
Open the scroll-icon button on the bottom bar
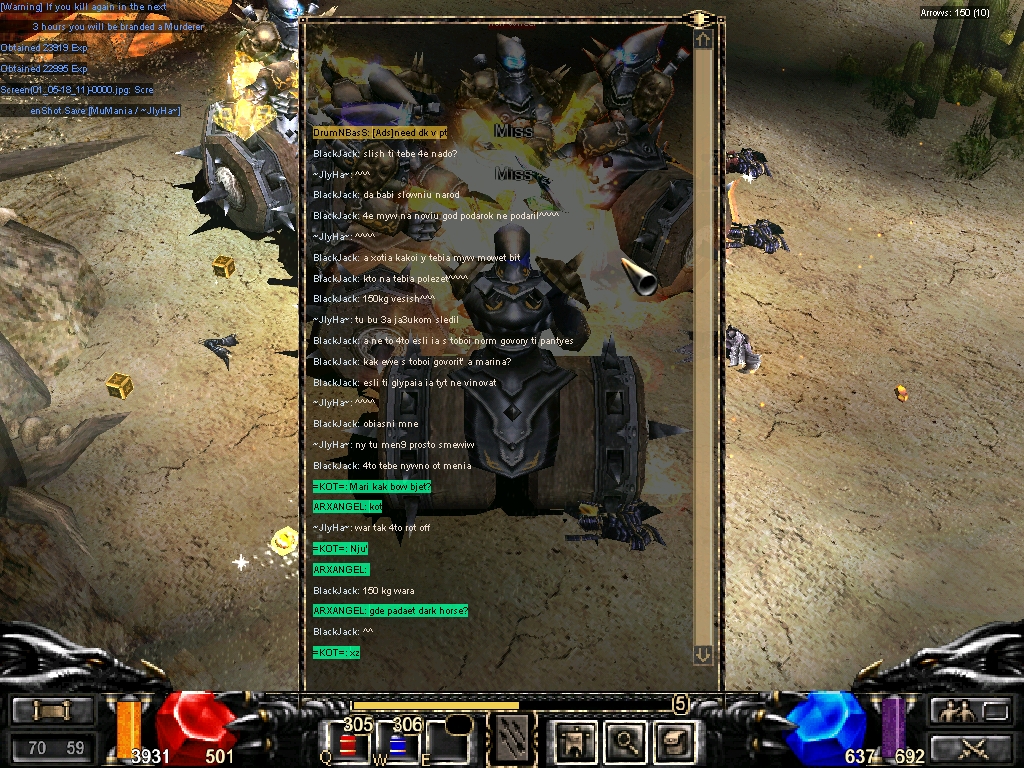(675, 742)
